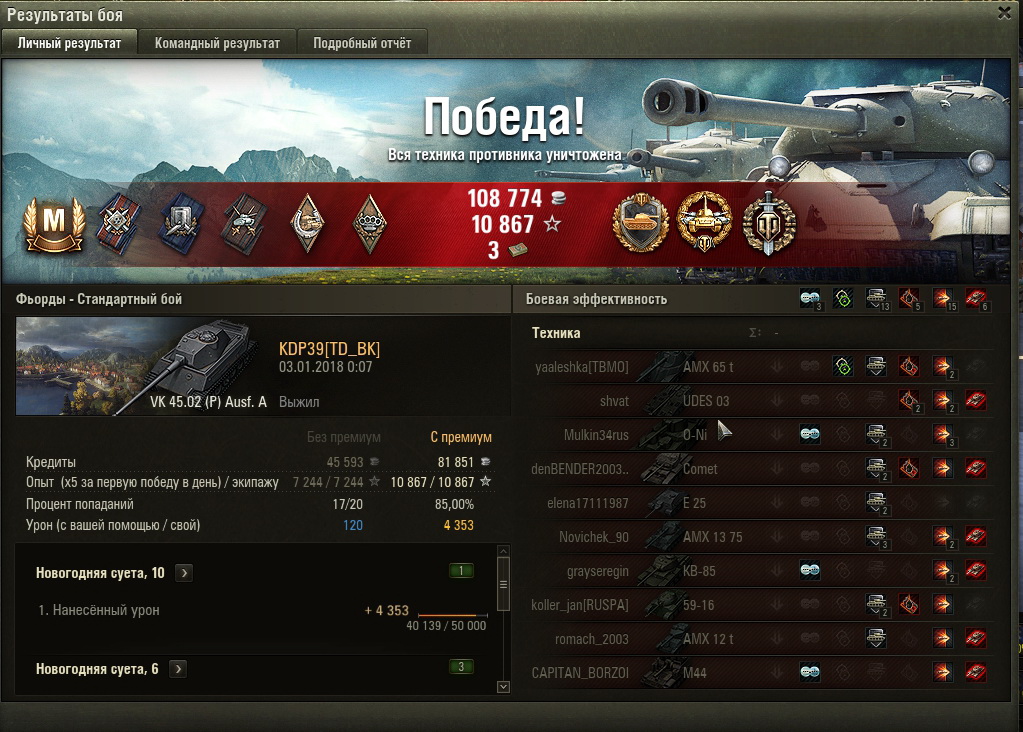Click the scroll-down arrow in missions panel

click(503, 686)
